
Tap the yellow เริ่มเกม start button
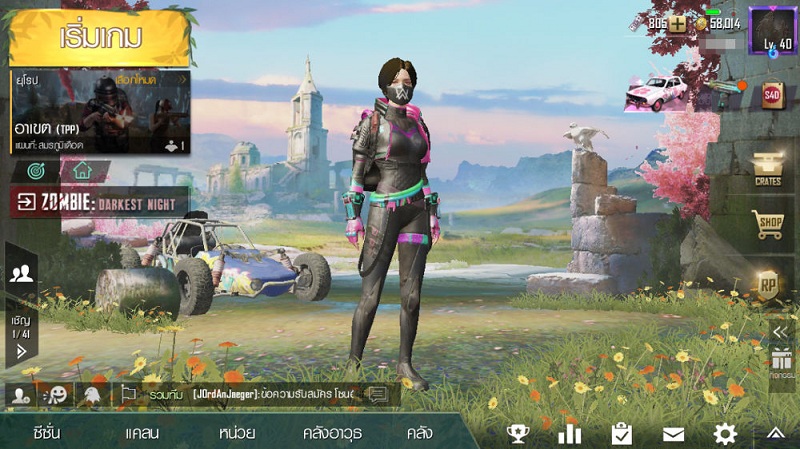[100, 37]
